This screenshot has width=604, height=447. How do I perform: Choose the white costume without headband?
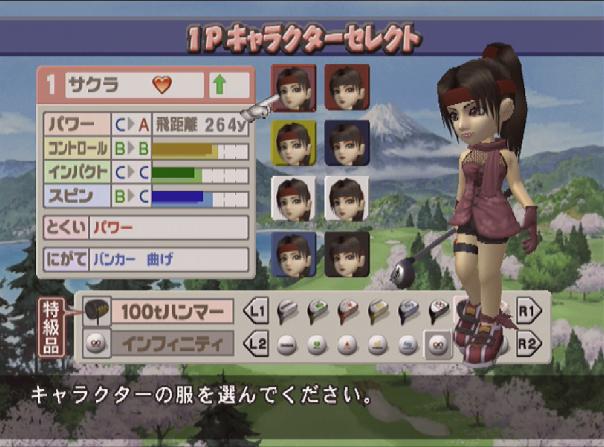pyautogui.click(x=347, y=199)
